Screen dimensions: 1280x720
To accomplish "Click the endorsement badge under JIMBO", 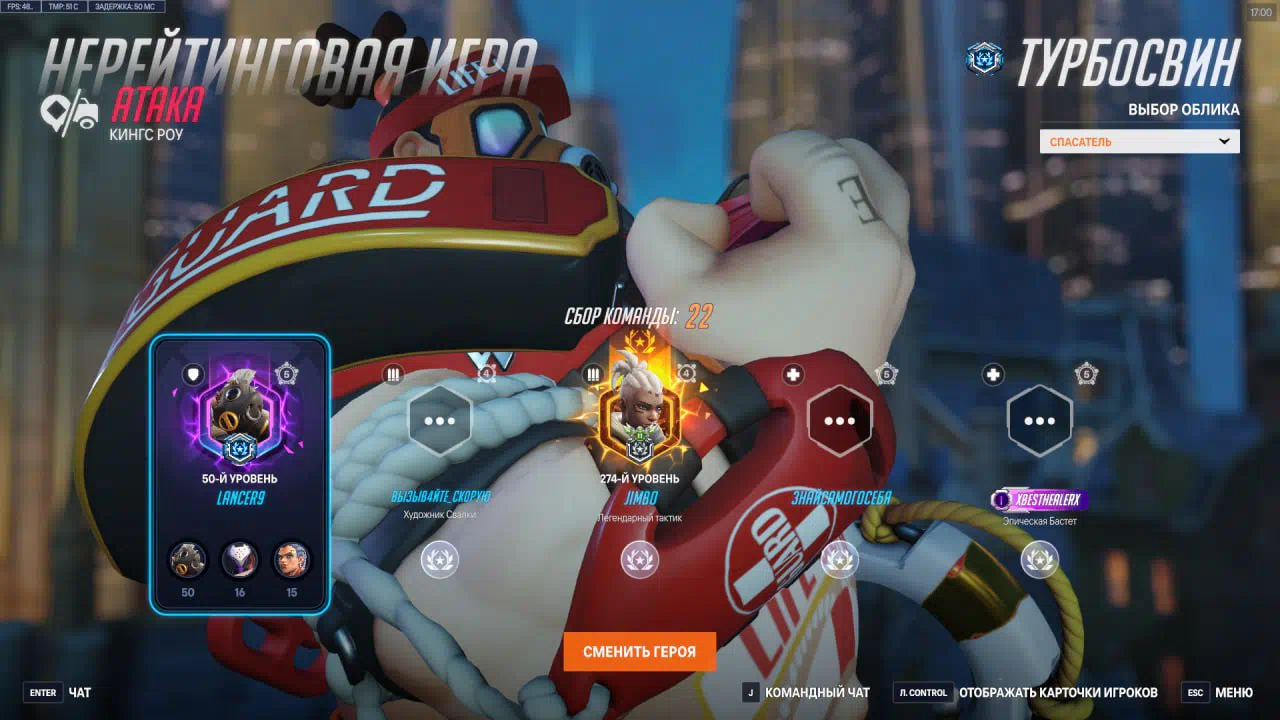I will coord(639,560).
